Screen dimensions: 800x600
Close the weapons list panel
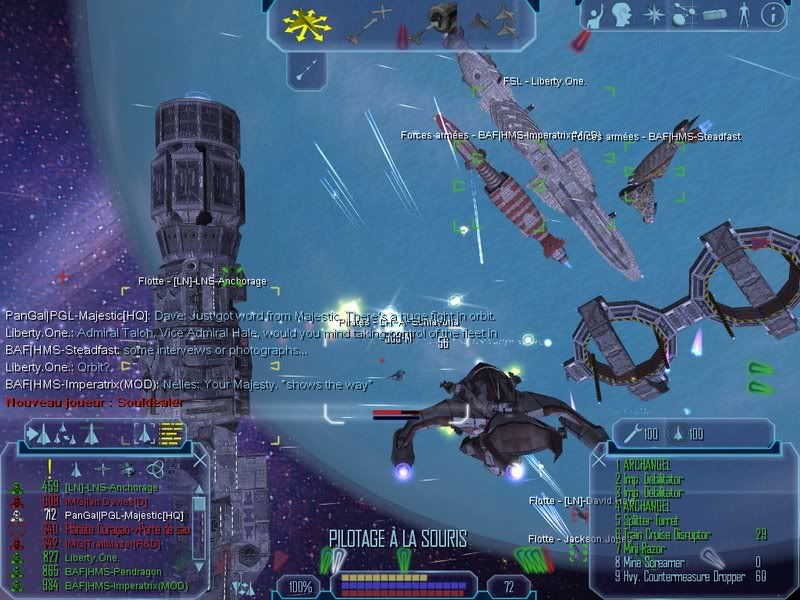pyautogui.click(x=599, y=461)
